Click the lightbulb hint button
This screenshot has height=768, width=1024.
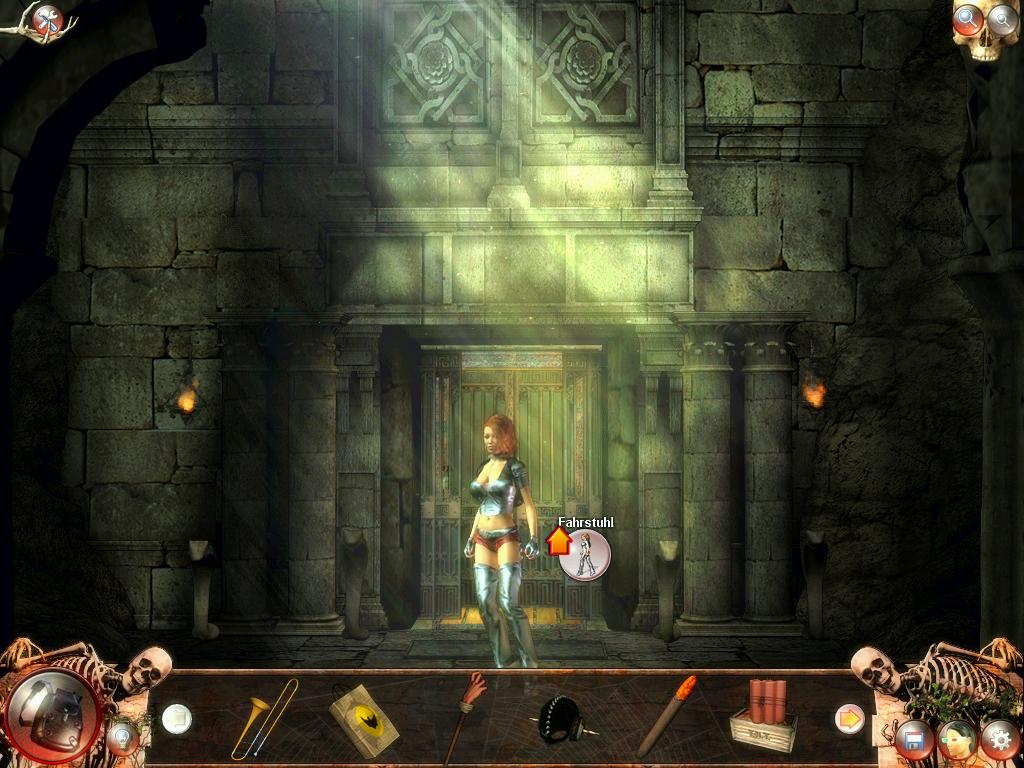click(123, 737)
